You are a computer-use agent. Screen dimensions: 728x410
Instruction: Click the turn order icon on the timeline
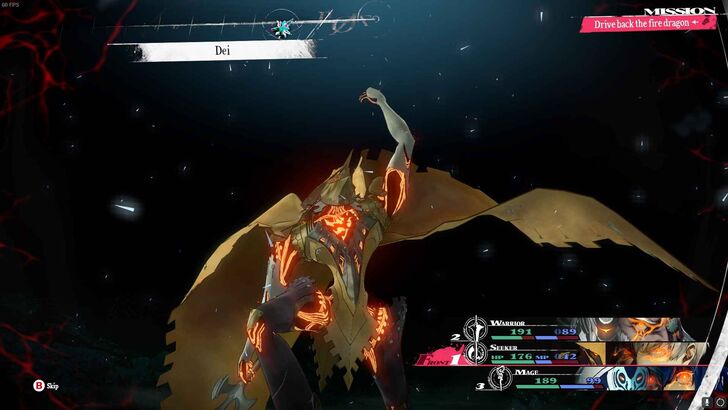point(280,23)
